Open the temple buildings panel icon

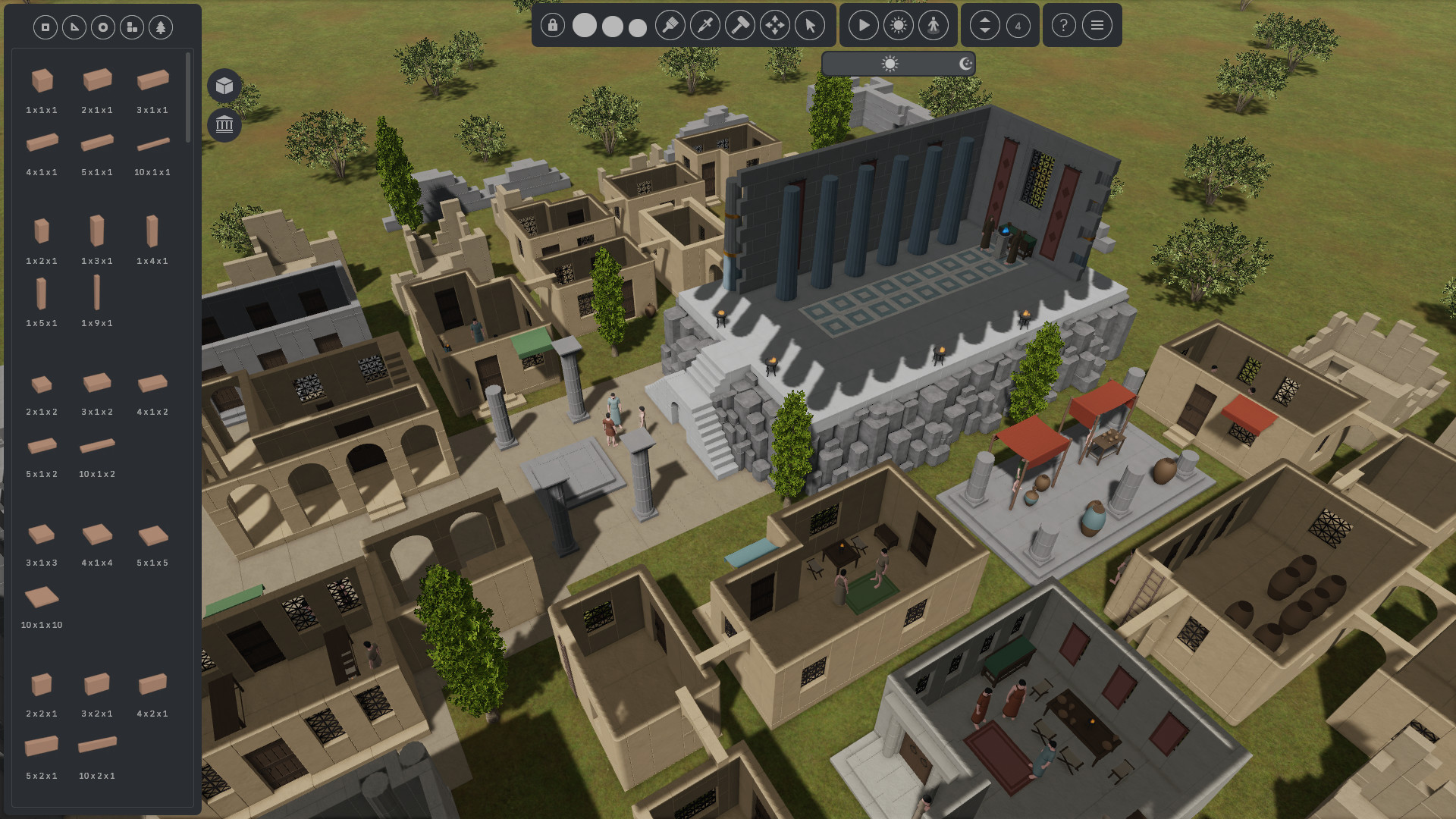point(224,124)
